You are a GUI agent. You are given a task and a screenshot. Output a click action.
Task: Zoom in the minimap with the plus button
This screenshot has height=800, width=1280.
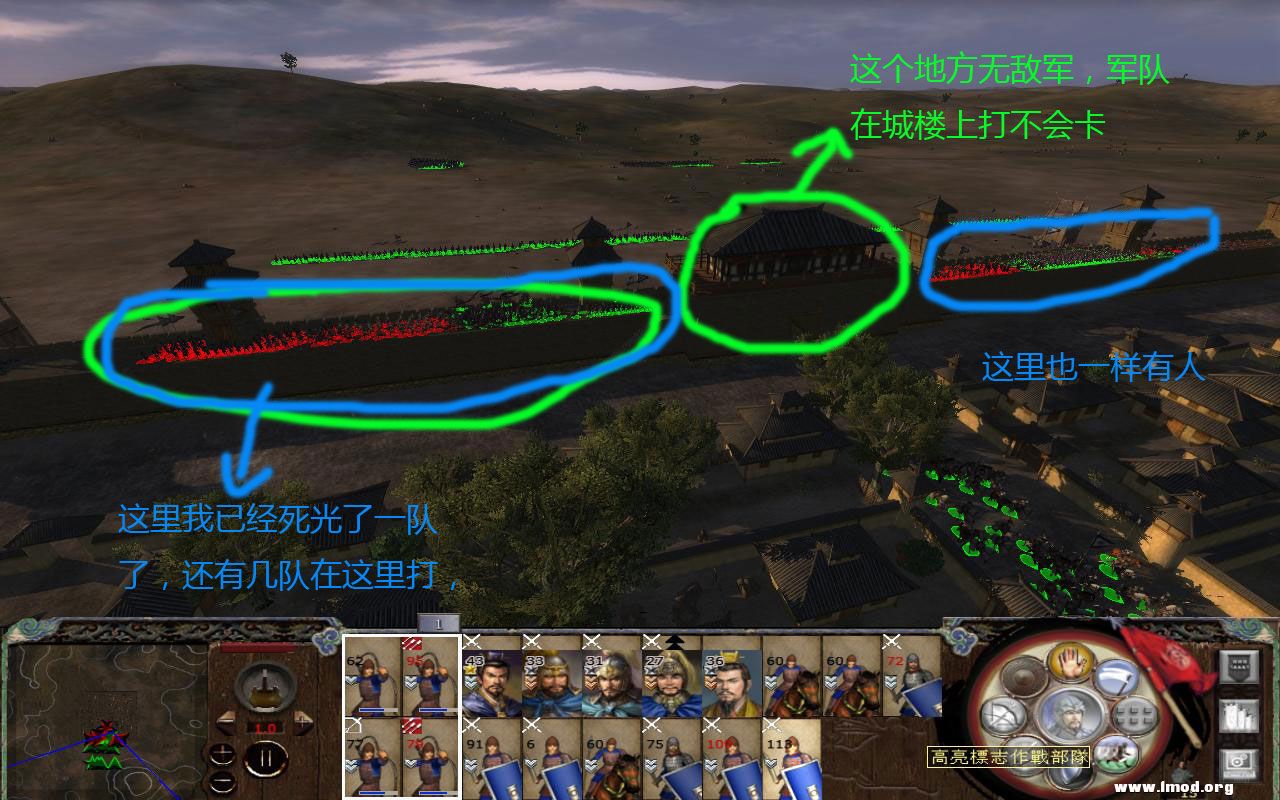coord(223,753)
